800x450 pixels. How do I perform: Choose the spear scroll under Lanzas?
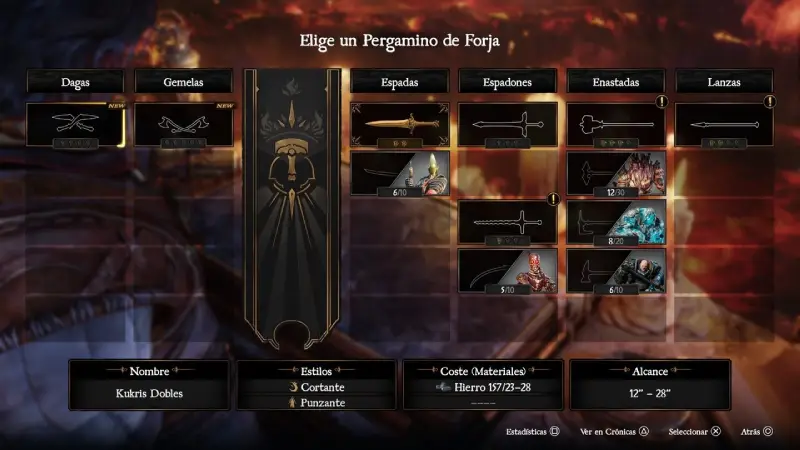[x=724, y=125]
